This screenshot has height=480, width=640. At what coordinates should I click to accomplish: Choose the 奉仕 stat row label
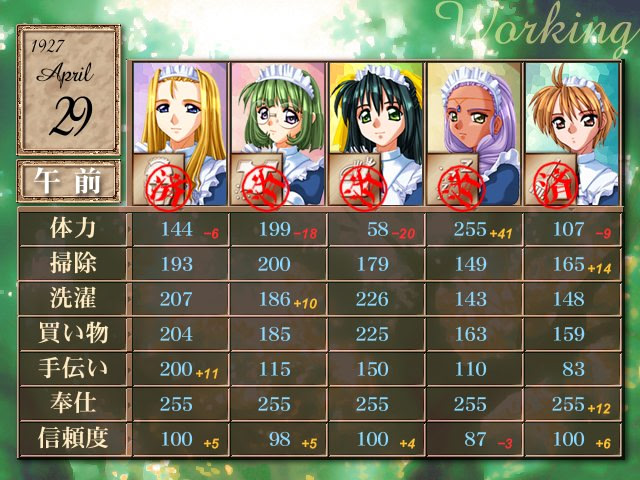pos(73,403)
